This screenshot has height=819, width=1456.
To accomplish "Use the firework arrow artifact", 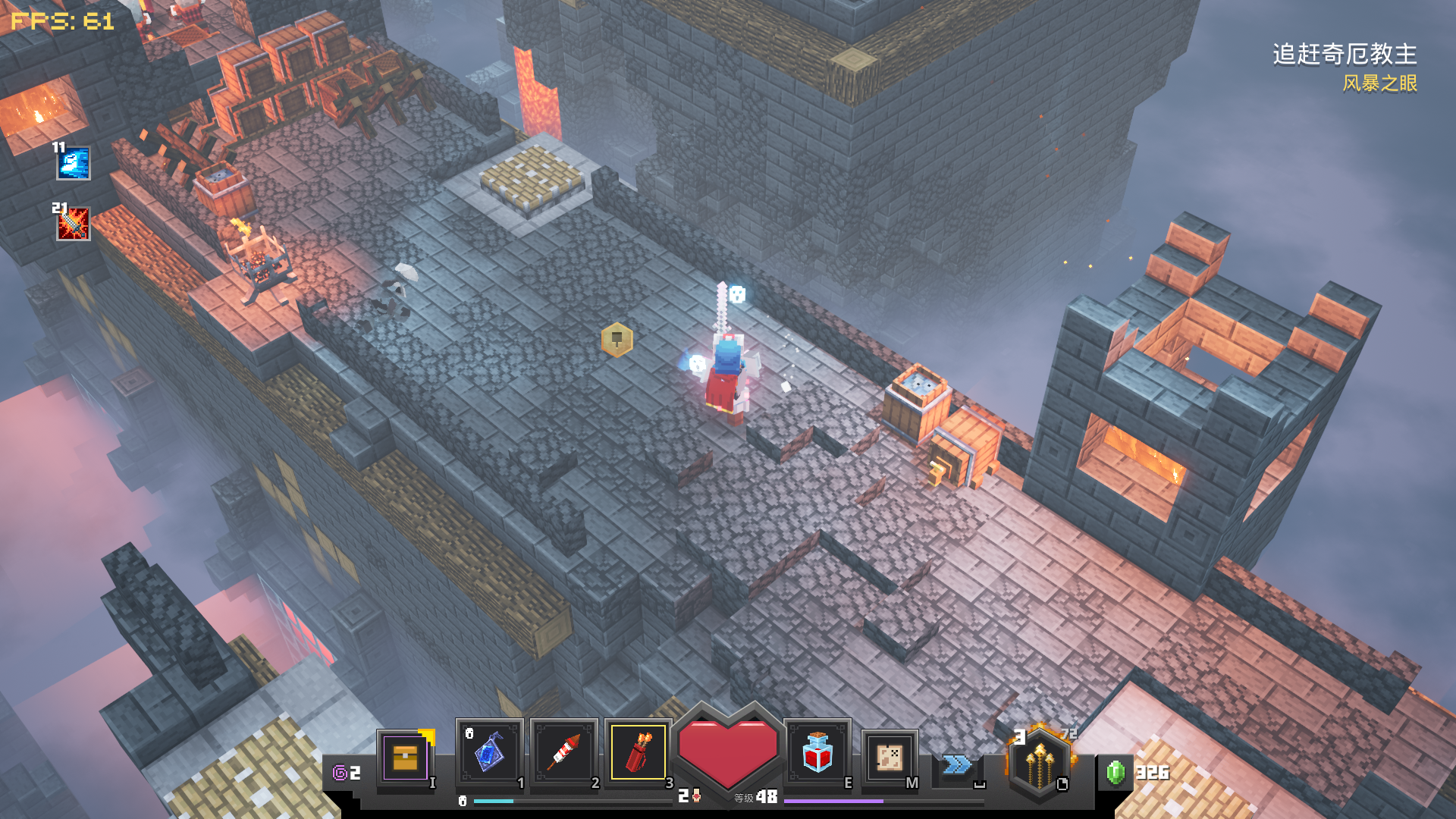I will pyautogui.click(x=563, y=753).
